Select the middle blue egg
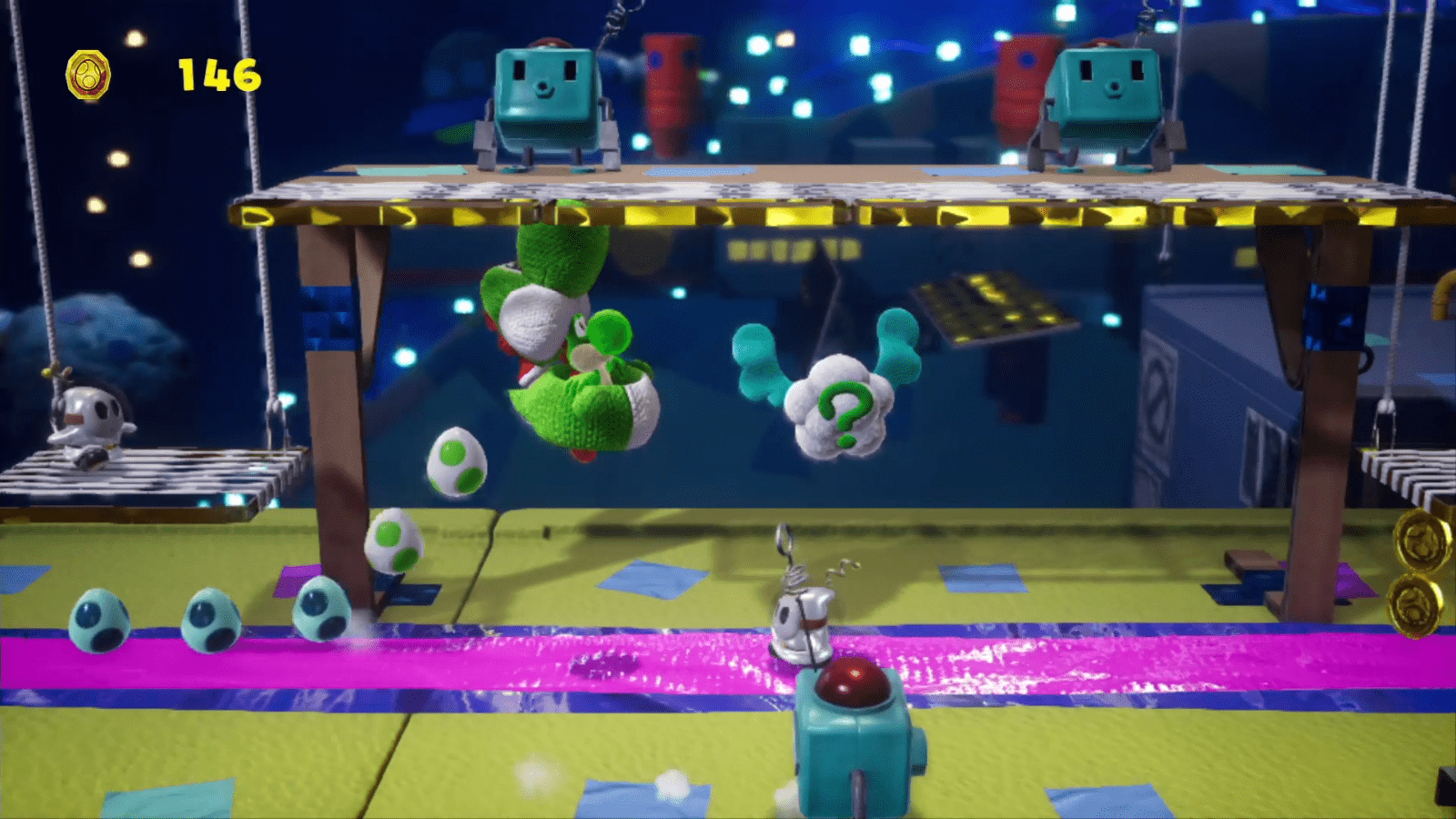Viewport: 1456px width, 819px height. coord(210,619)
